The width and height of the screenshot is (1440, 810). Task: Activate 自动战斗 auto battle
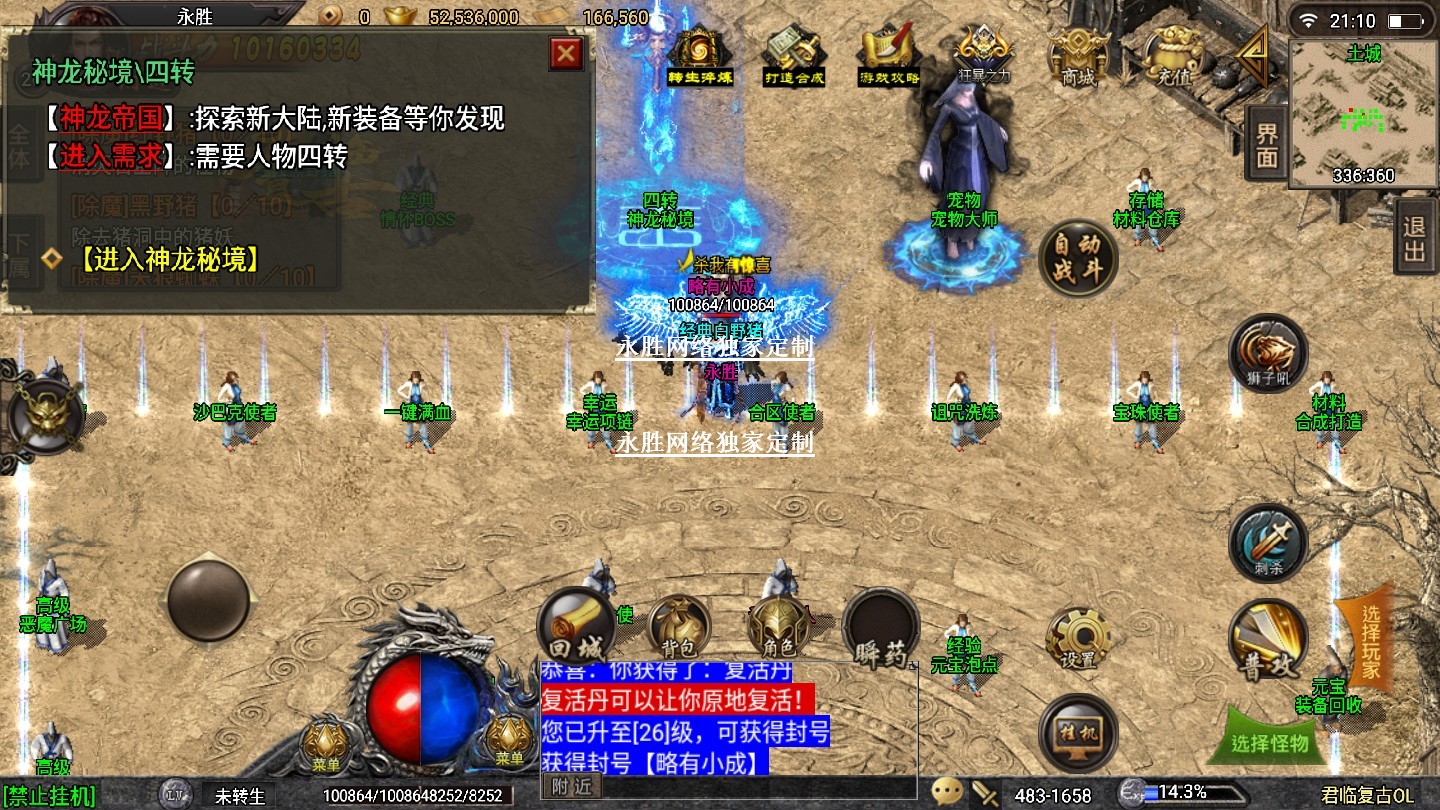coord(1076,259)
